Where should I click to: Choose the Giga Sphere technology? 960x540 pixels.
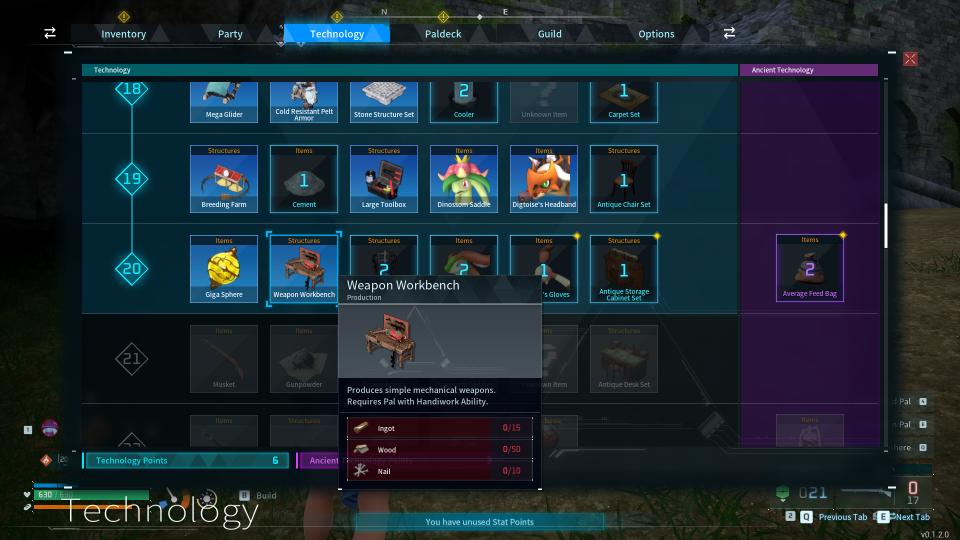(224, 269)
